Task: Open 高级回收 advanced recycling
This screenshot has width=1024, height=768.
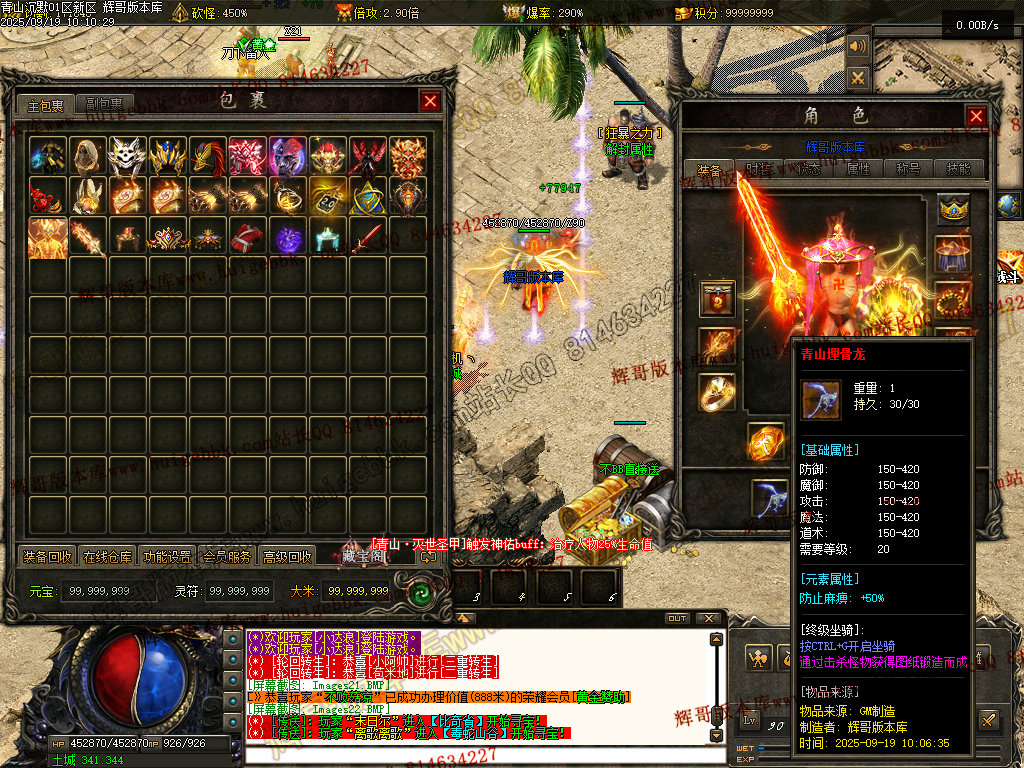Action: (287, 556)
